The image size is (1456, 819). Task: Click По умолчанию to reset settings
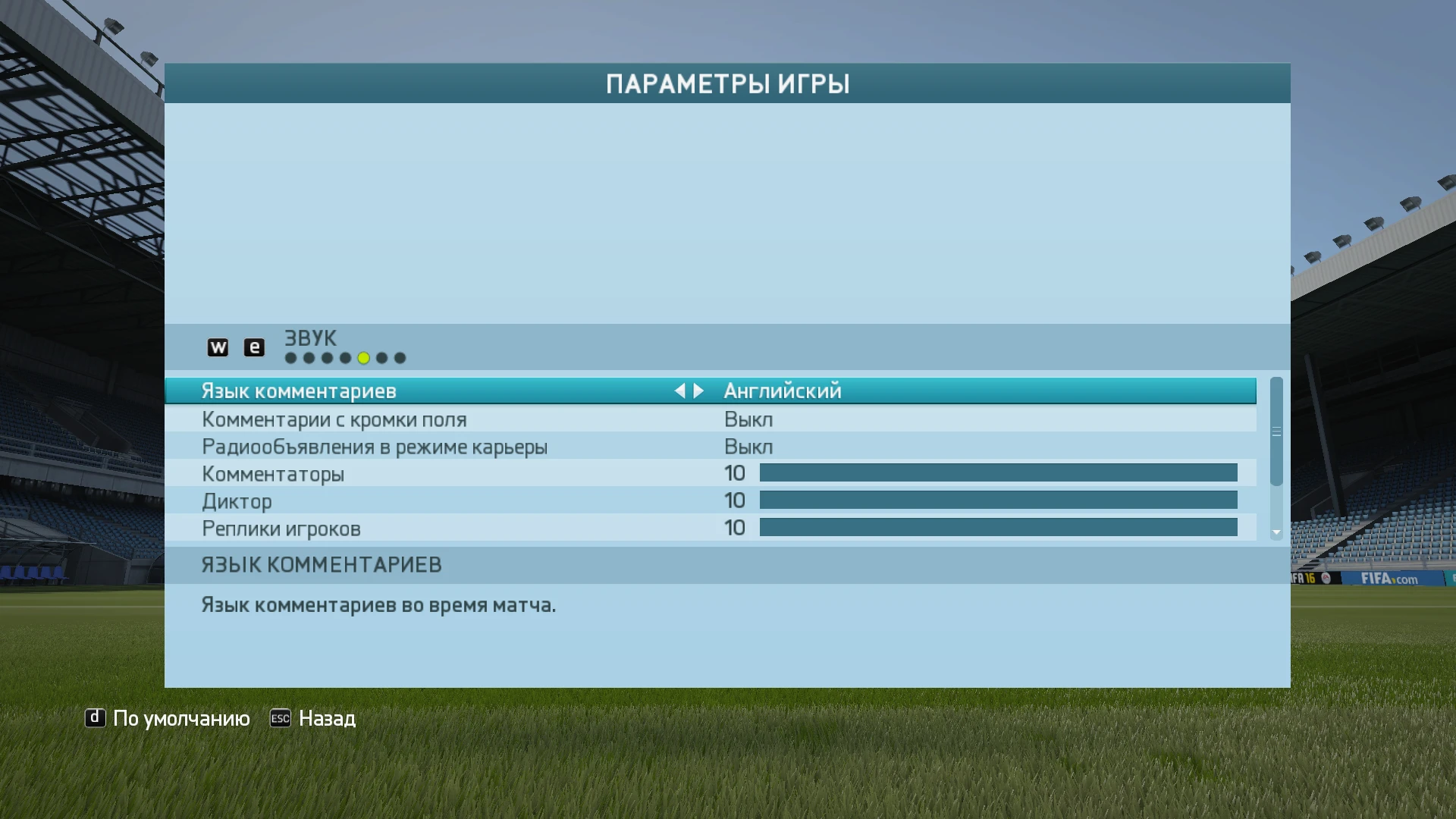tap(180, 718)
